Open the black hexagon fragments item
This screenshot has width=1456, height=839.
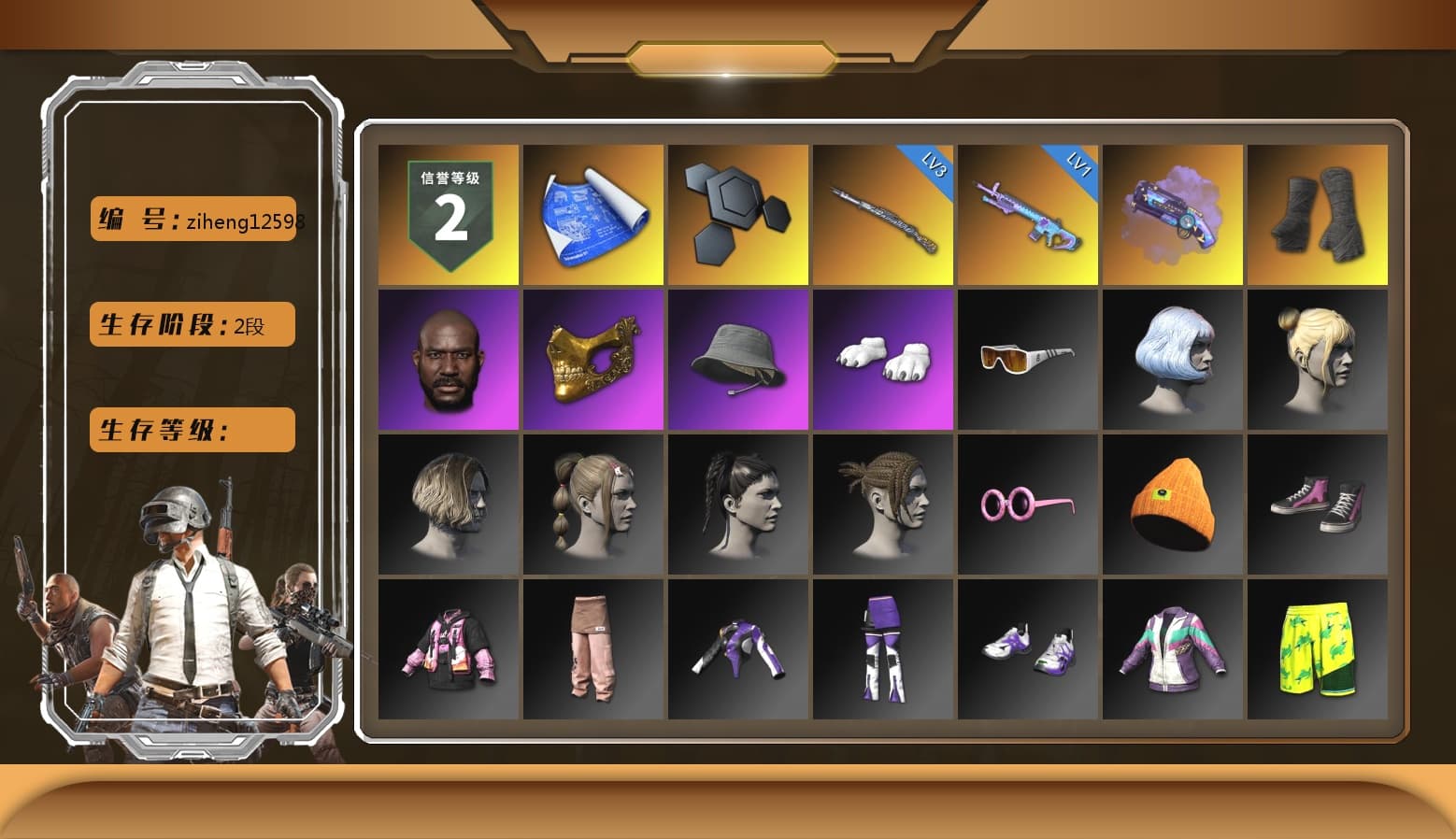click(737, 213)
